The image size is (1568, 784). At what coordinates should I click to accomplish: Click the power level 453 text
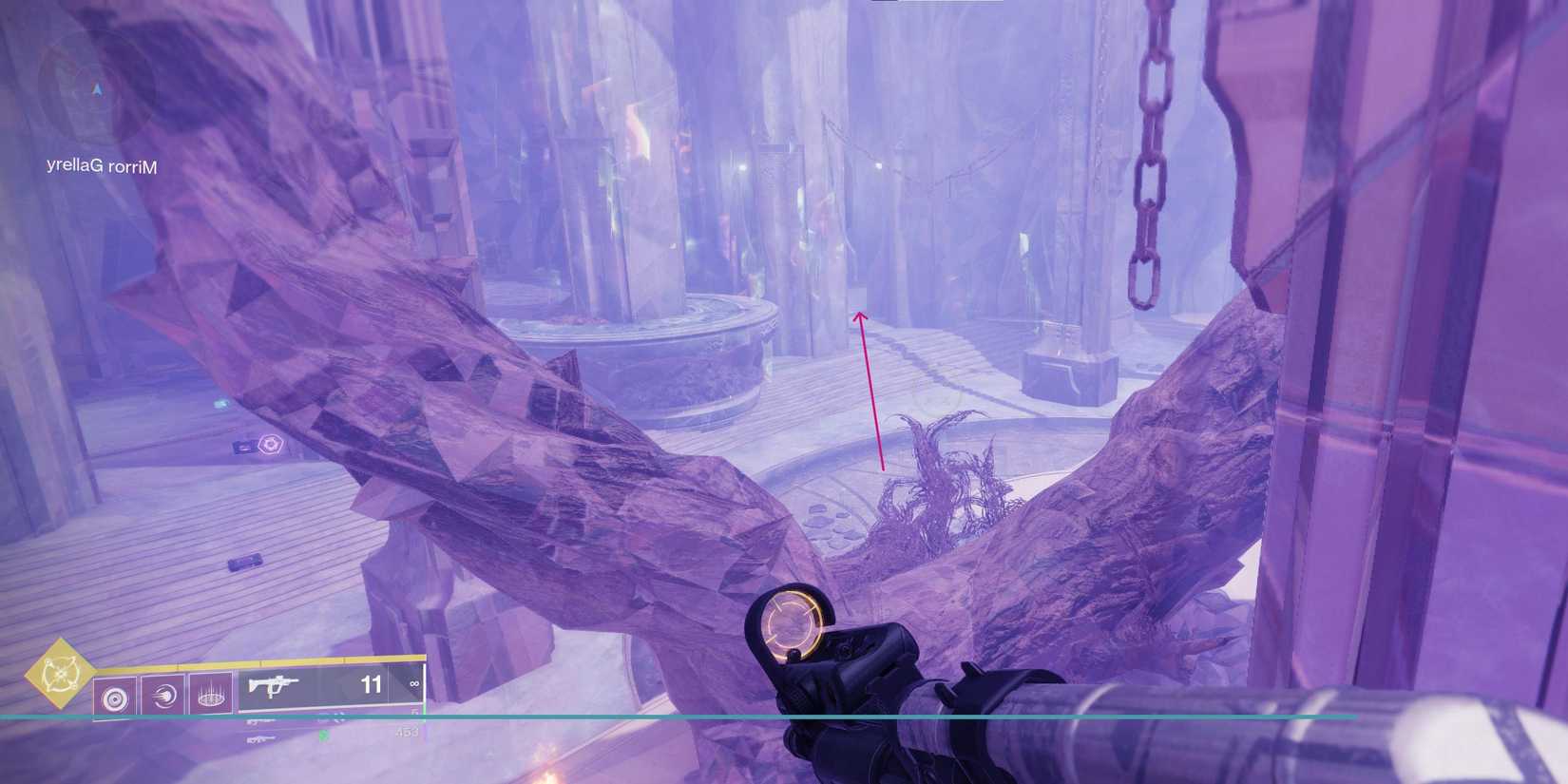tap(406, 732)
